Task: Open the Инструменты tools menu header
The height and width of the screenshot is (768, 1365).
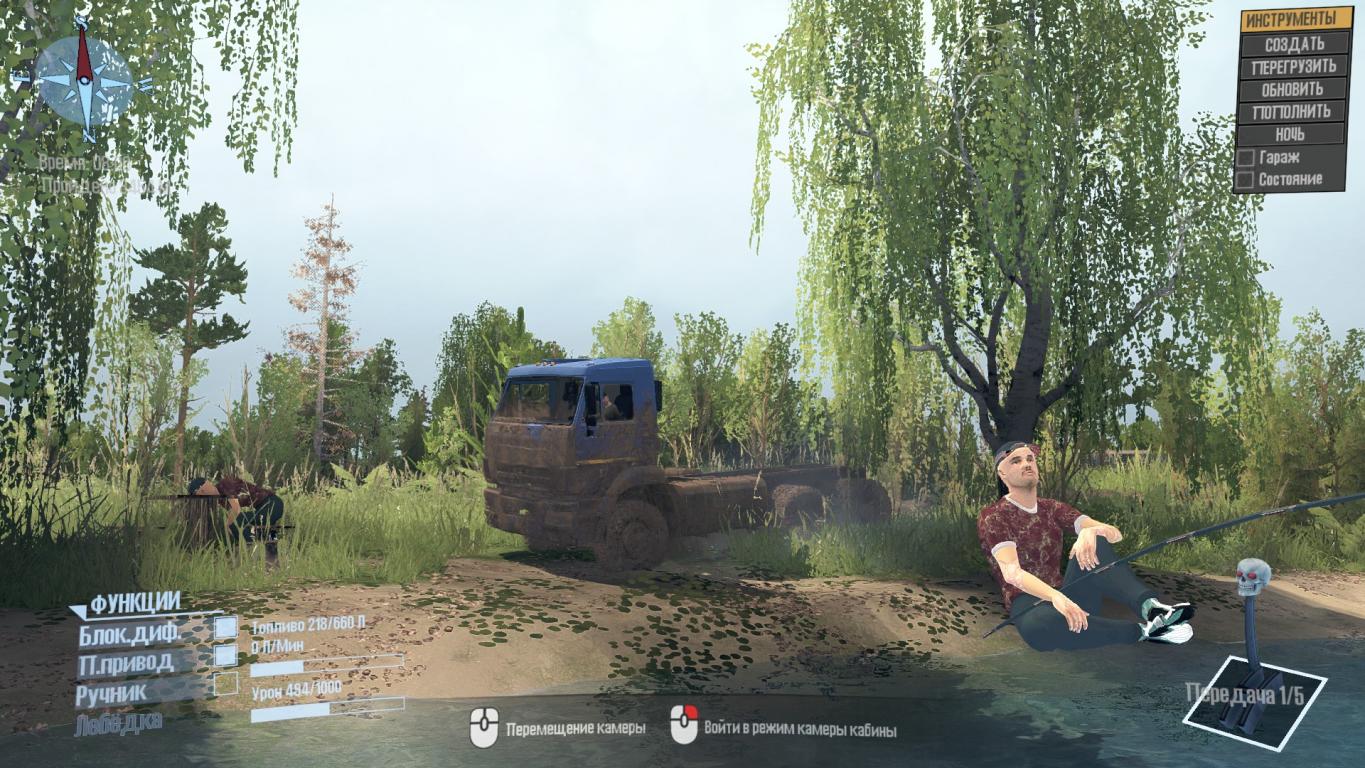Action: click(1292, 19)
